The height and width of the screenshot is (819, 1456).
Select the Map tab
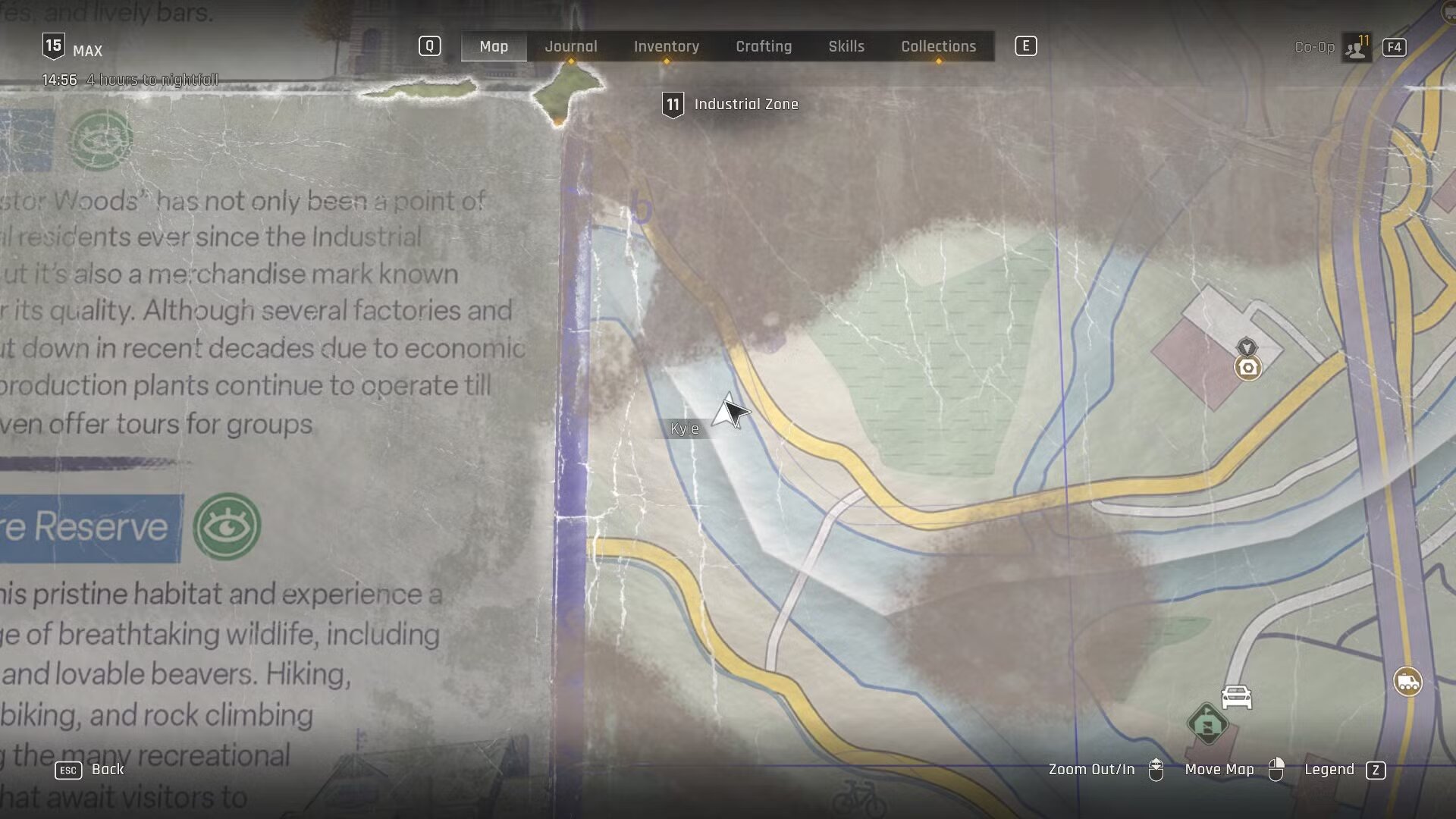tap(494, 46)
